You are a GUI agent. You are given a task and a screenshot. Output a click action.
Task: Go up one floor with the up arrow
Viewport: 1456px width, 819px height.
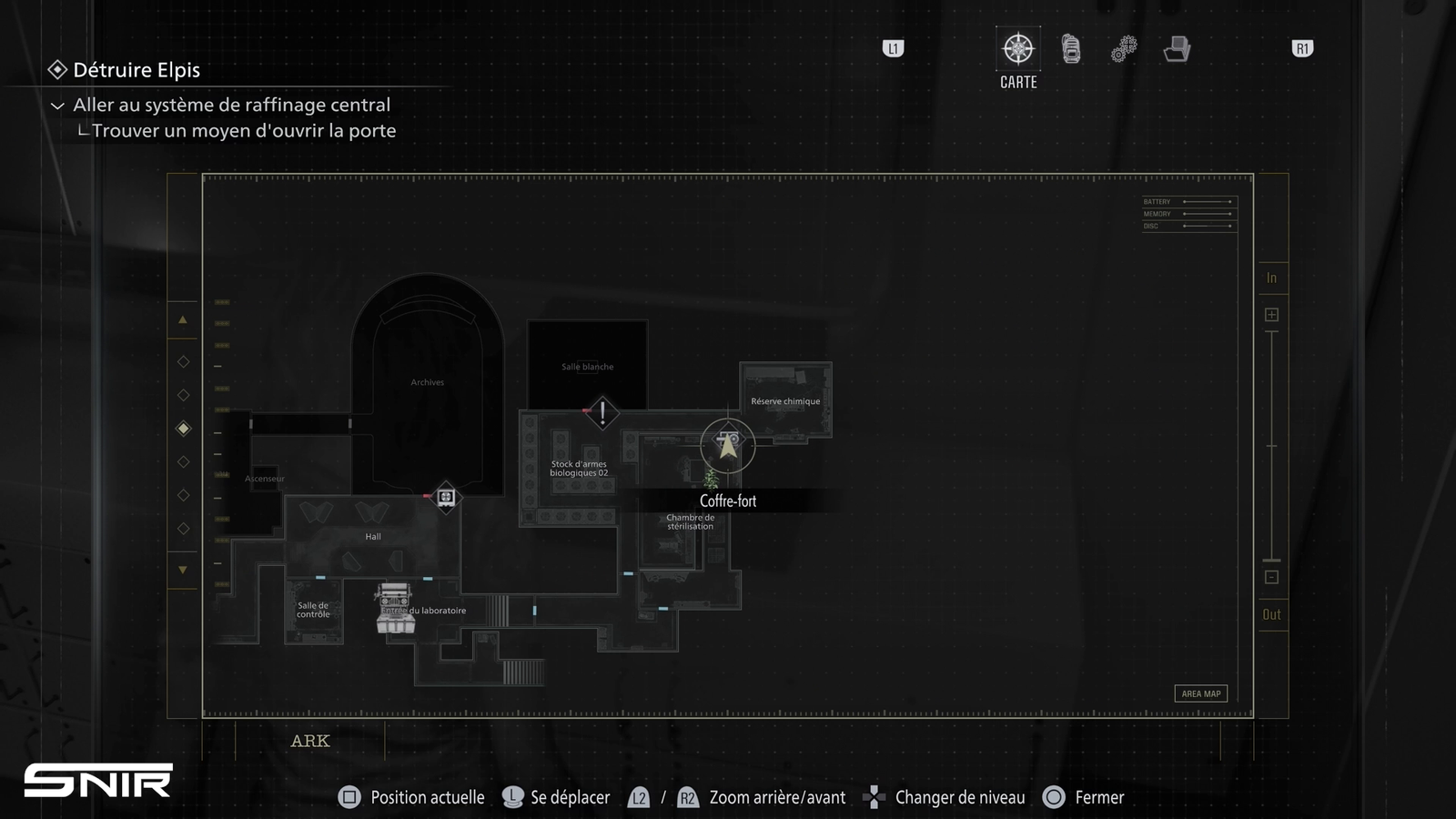pyautogui.click(x=183, y=320)
